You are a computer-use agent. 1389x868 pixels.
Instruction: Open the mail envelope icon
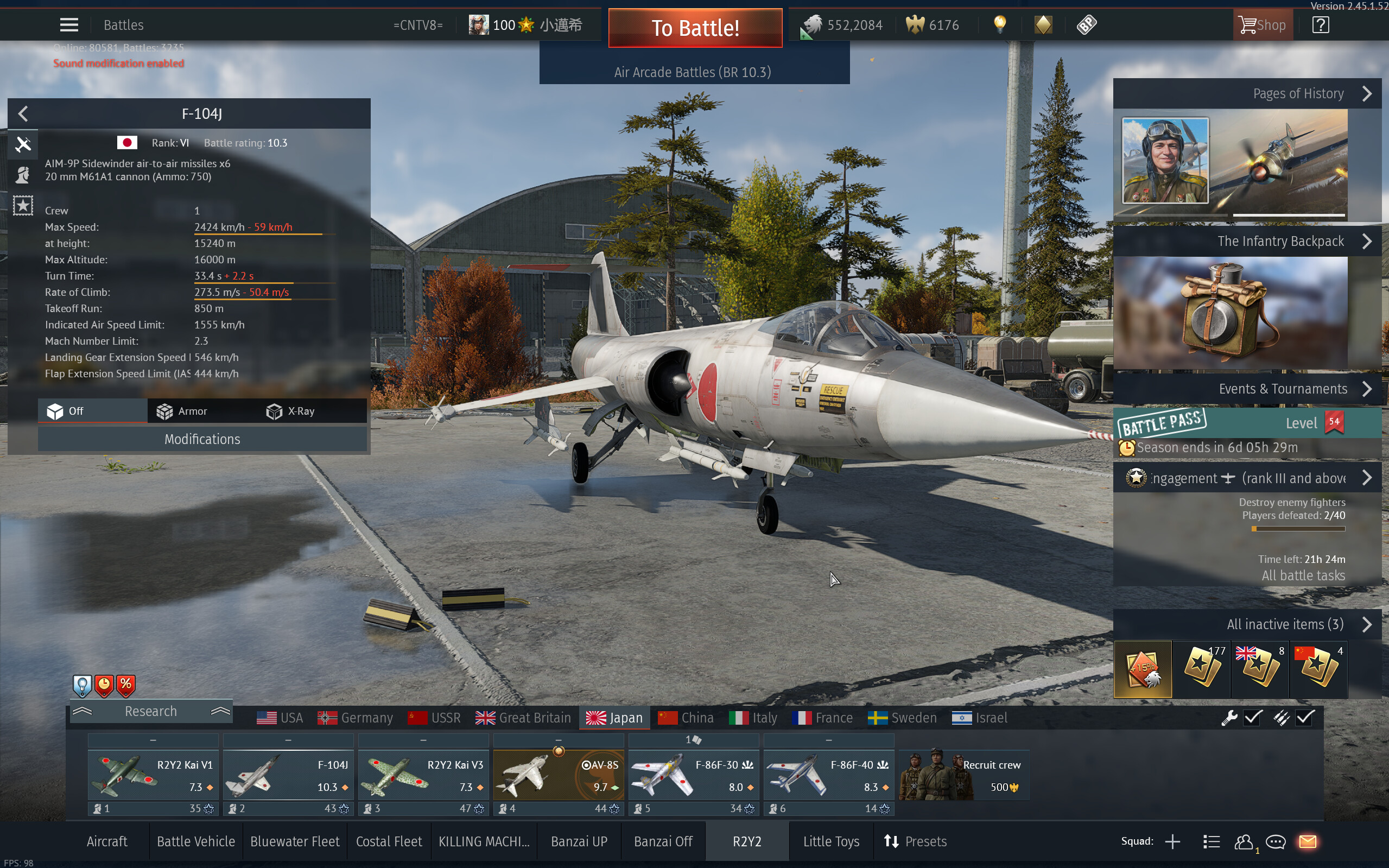point(1308,841)
